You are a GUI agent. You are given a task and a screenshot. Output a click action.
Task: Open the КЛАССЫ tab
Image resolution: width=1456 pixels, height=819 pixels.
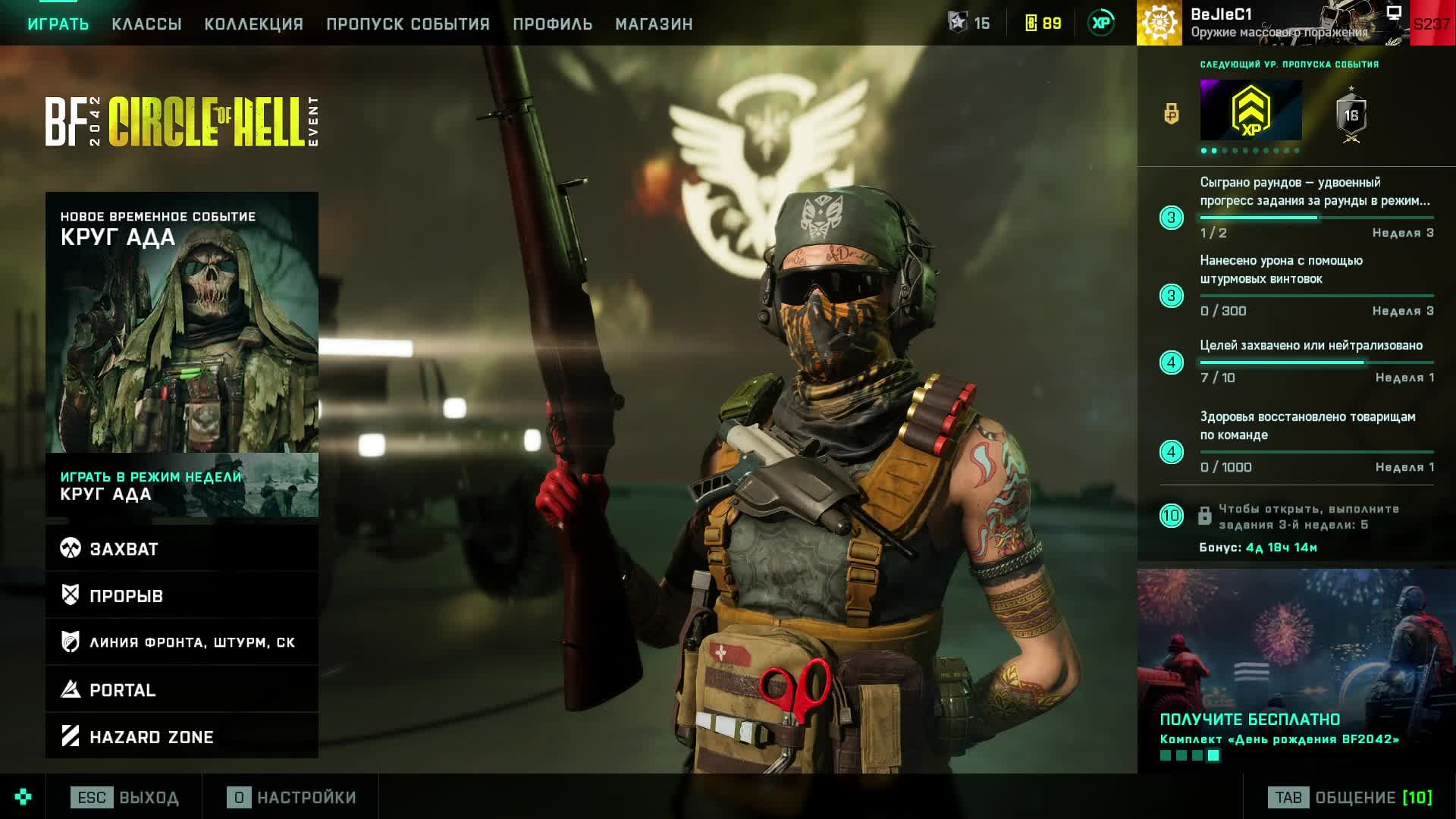click(x=146, y=24)
